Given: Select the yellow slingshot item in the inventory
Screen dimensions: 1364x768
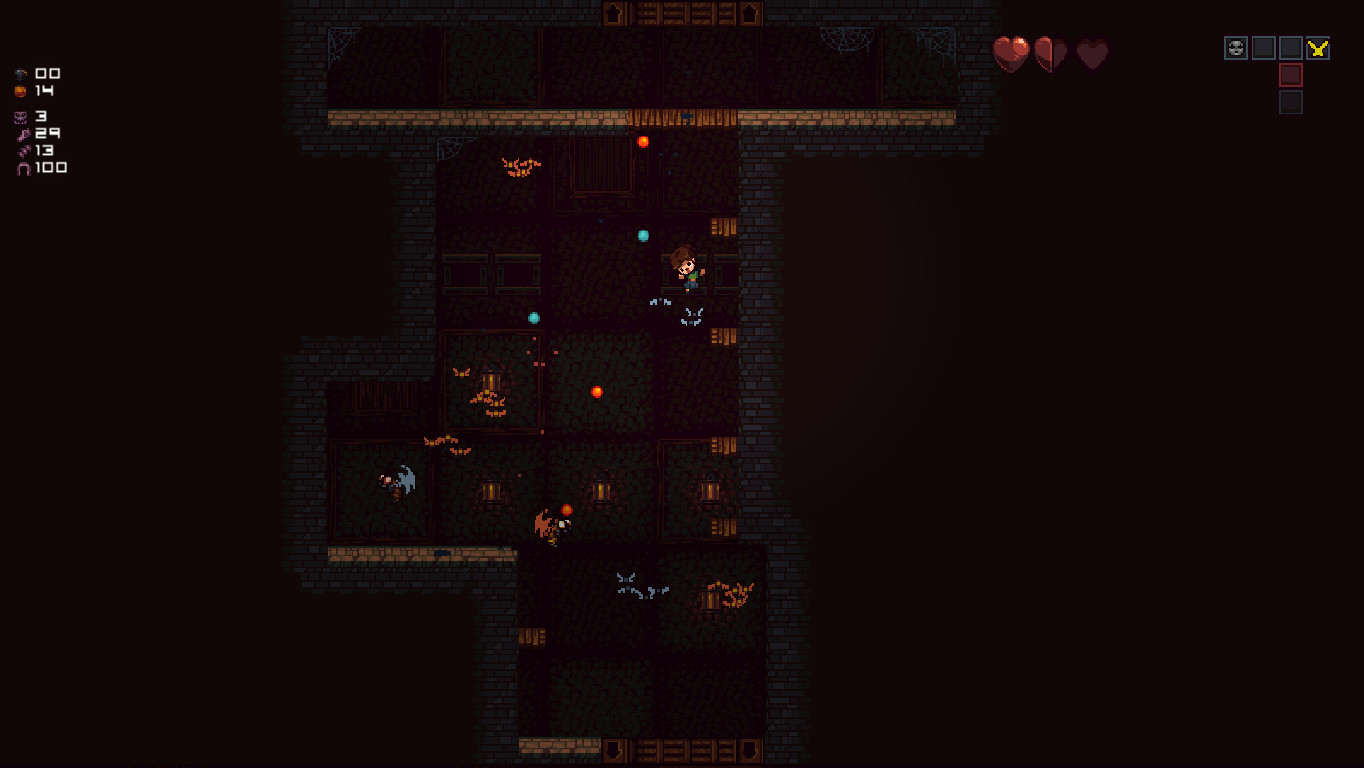Looking at the screenshot, I should pos(1317,47).
